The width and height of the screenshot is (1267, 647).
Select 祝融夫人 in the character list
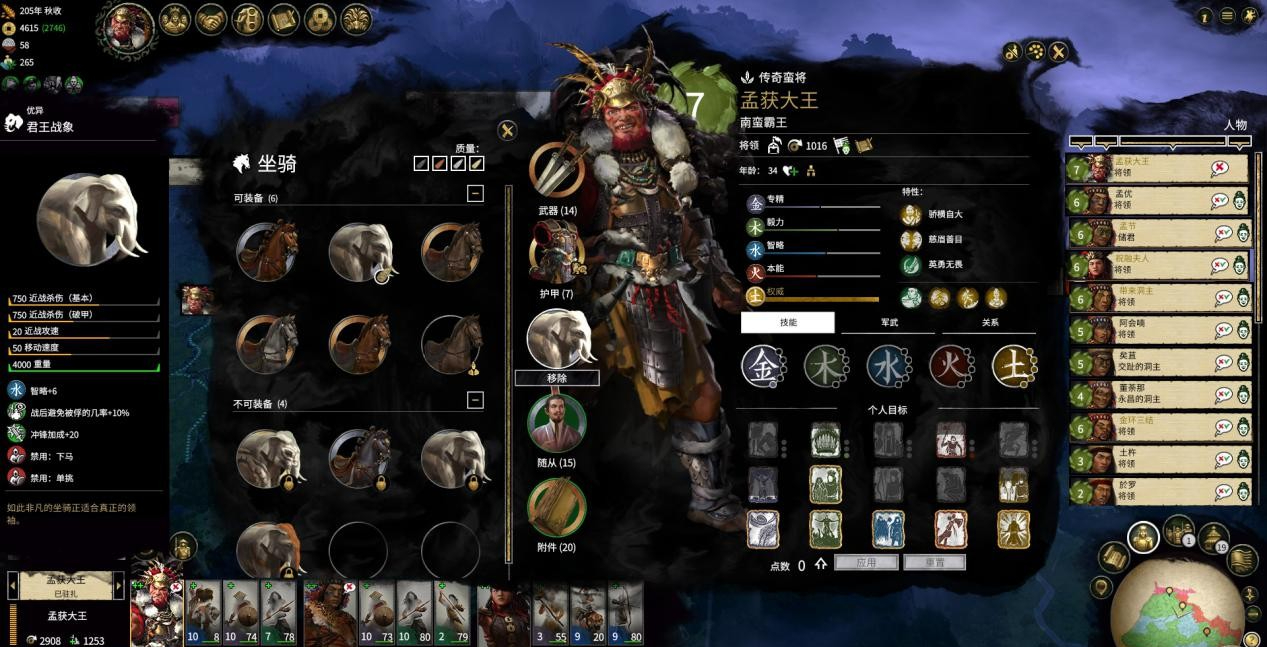1160,264
